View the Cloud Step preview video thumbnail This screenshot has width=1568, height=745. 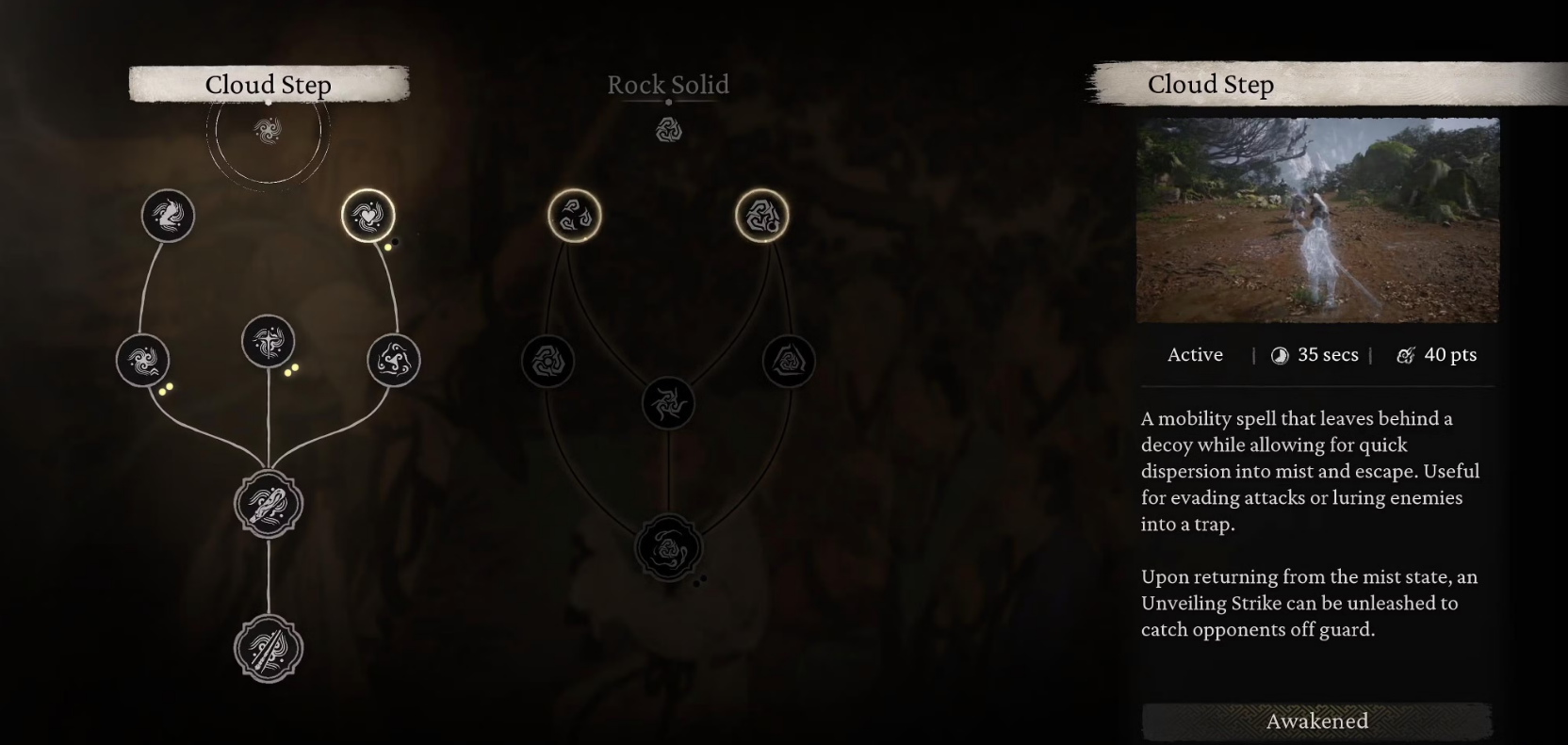pyautogui.click(x=1317, y=220)
